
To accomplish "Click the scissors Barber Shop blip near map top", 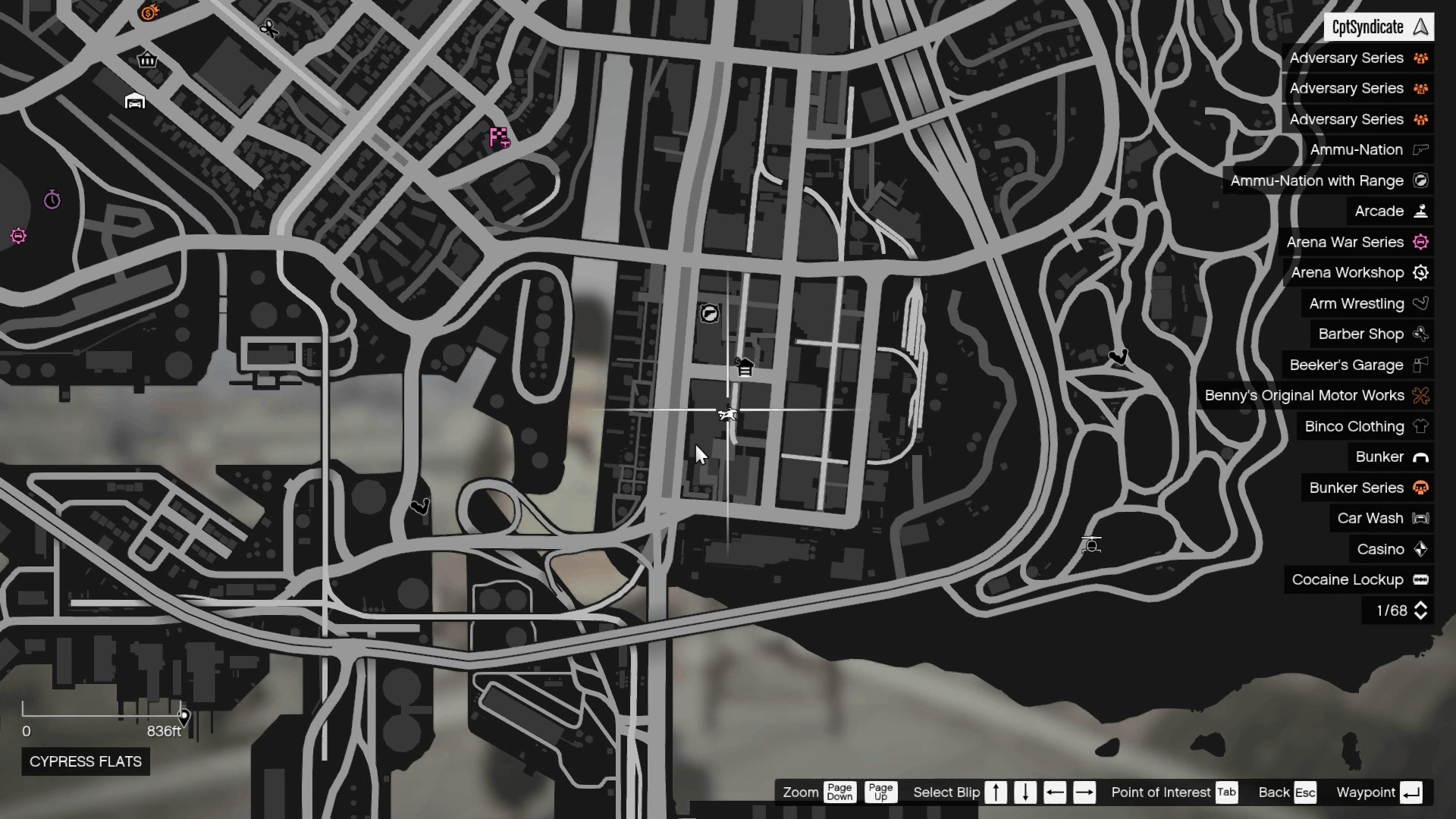I will click(x=268, y=30).
